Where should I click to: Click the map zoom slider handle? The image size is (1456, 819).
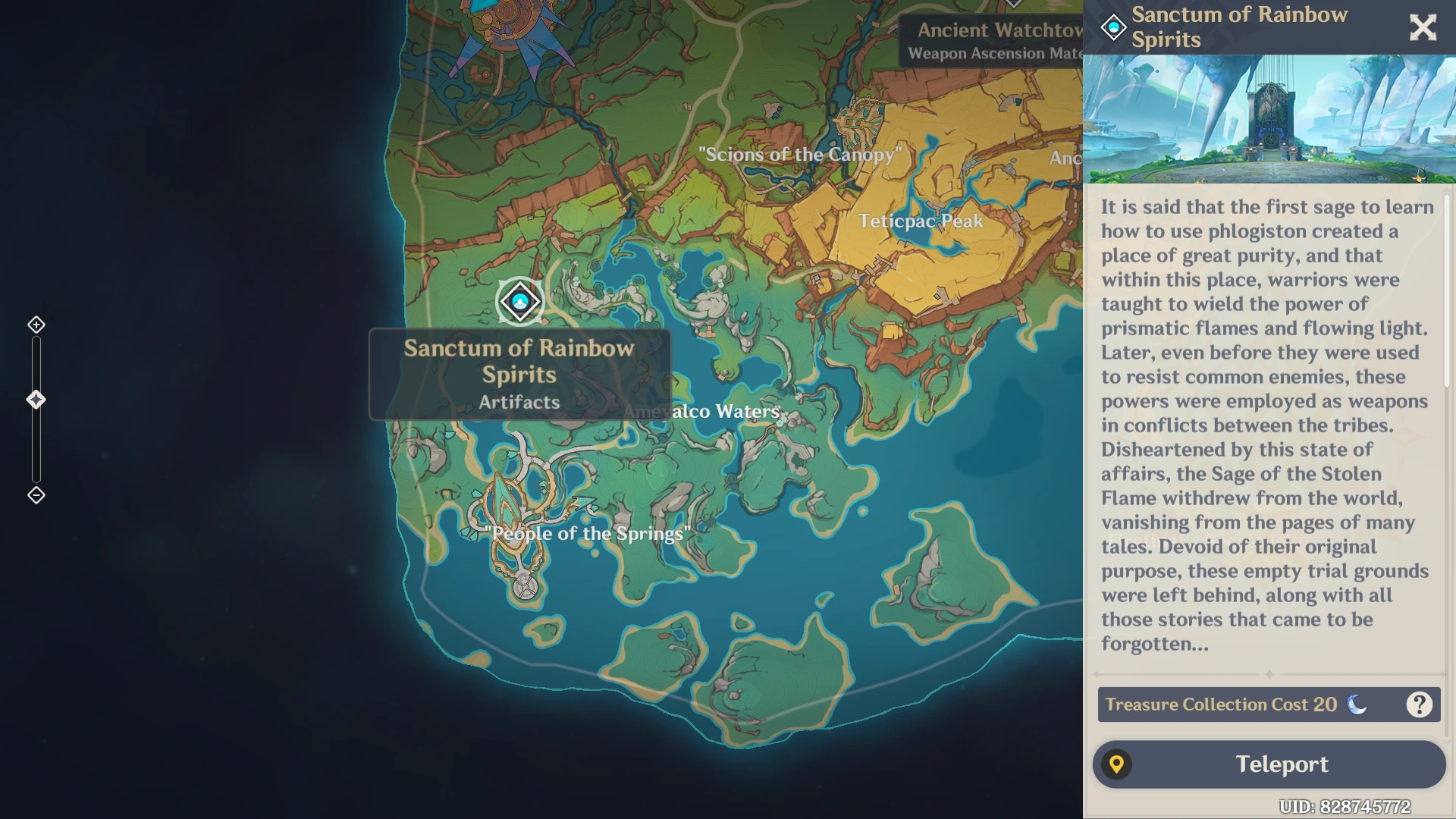(36, 400)
